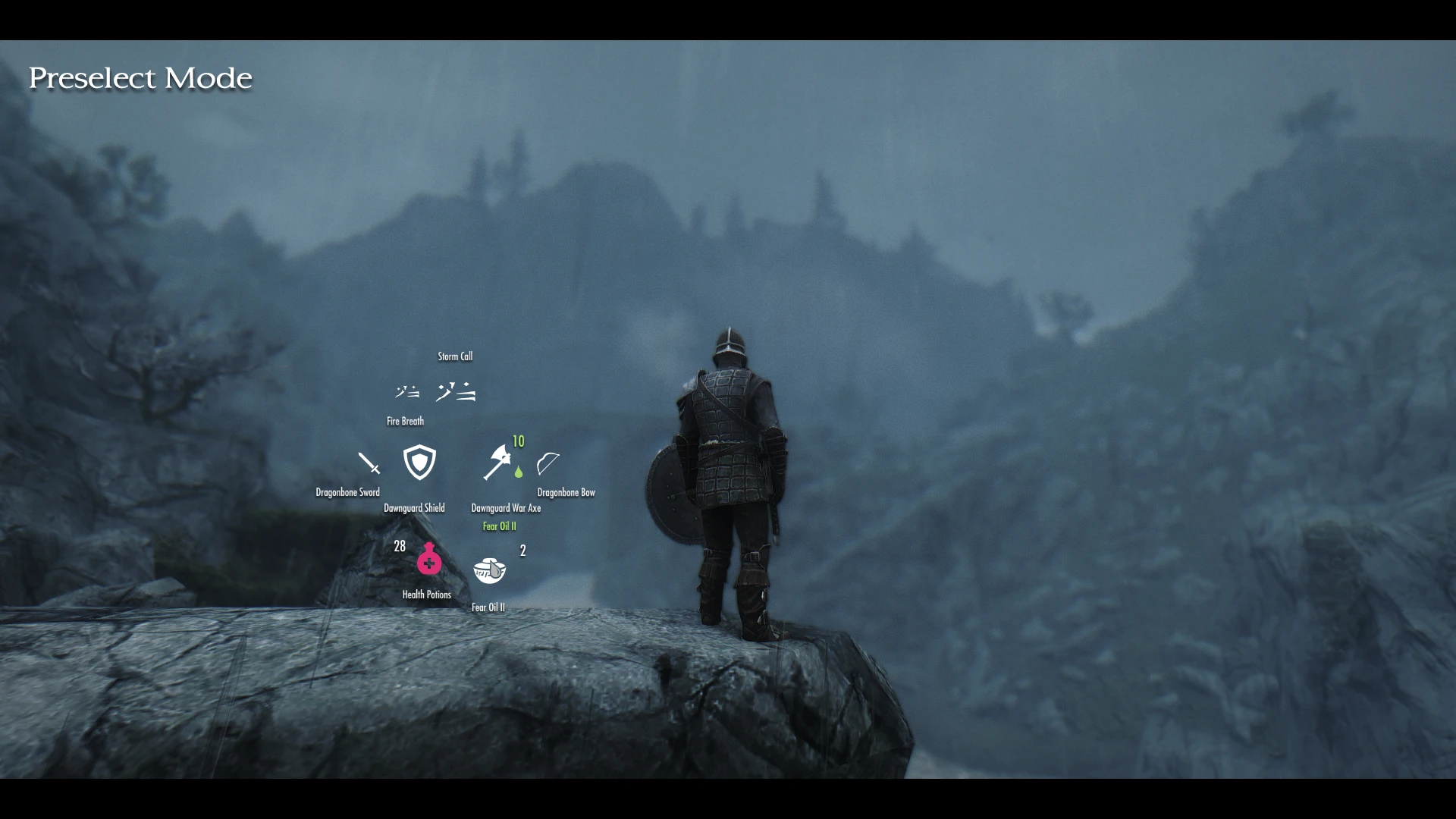This screenshot has height=819, width=1456.
Task: Click the Dragonbone Sword text label
Action: click(x=347, y=491)
